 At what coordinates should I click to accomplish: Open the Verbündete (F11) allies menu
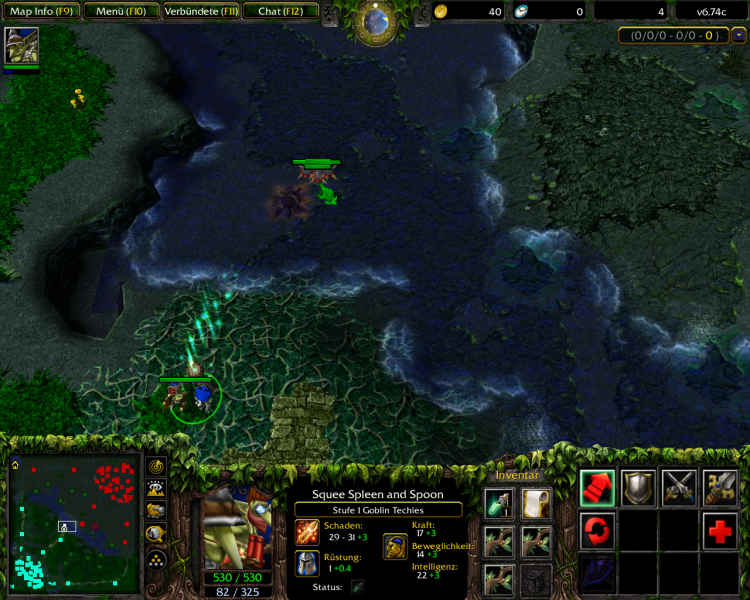click(200, 11)
